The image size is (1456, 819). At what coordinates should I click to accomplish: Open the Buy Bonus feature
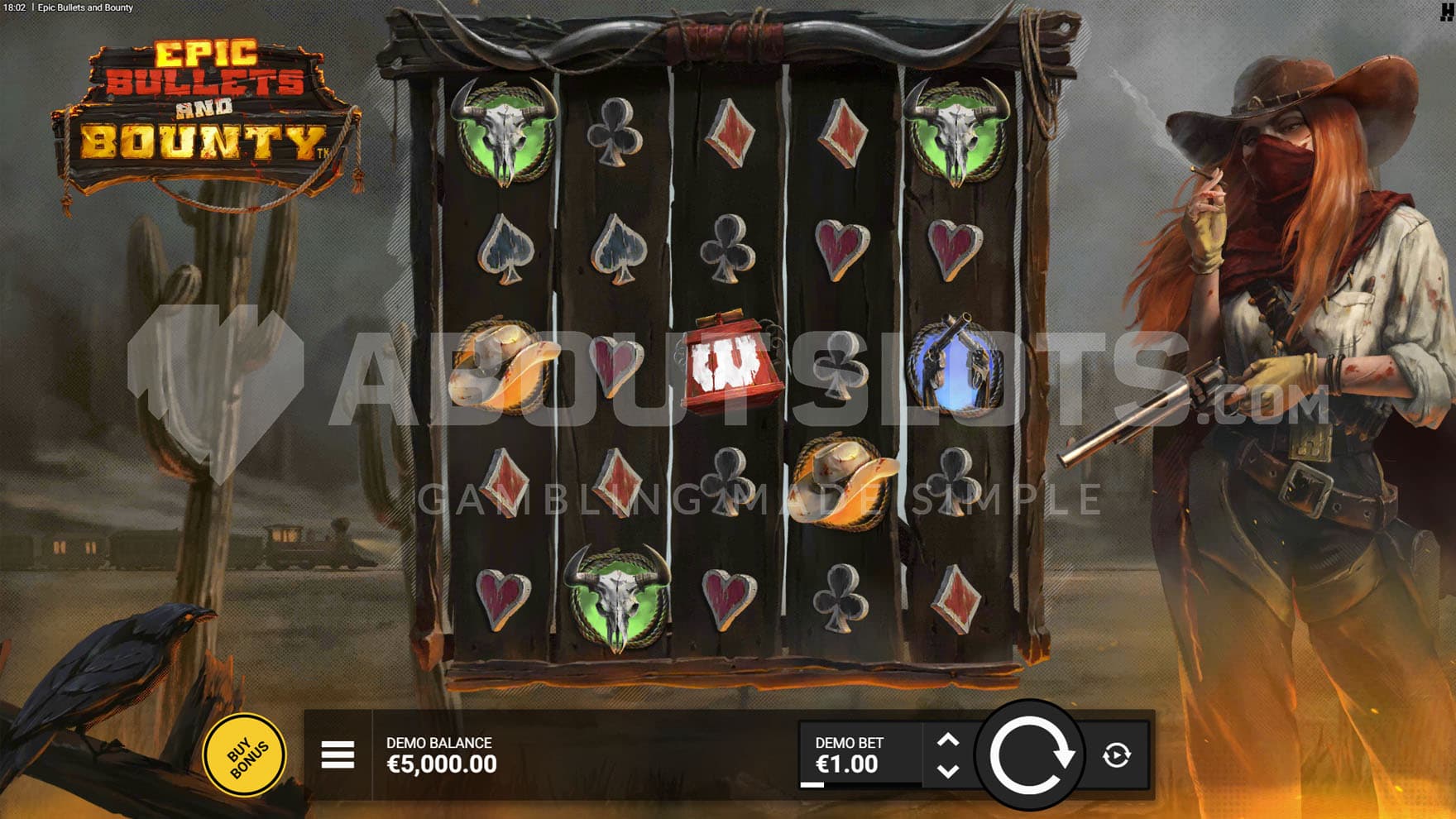[x=245, y=754]
